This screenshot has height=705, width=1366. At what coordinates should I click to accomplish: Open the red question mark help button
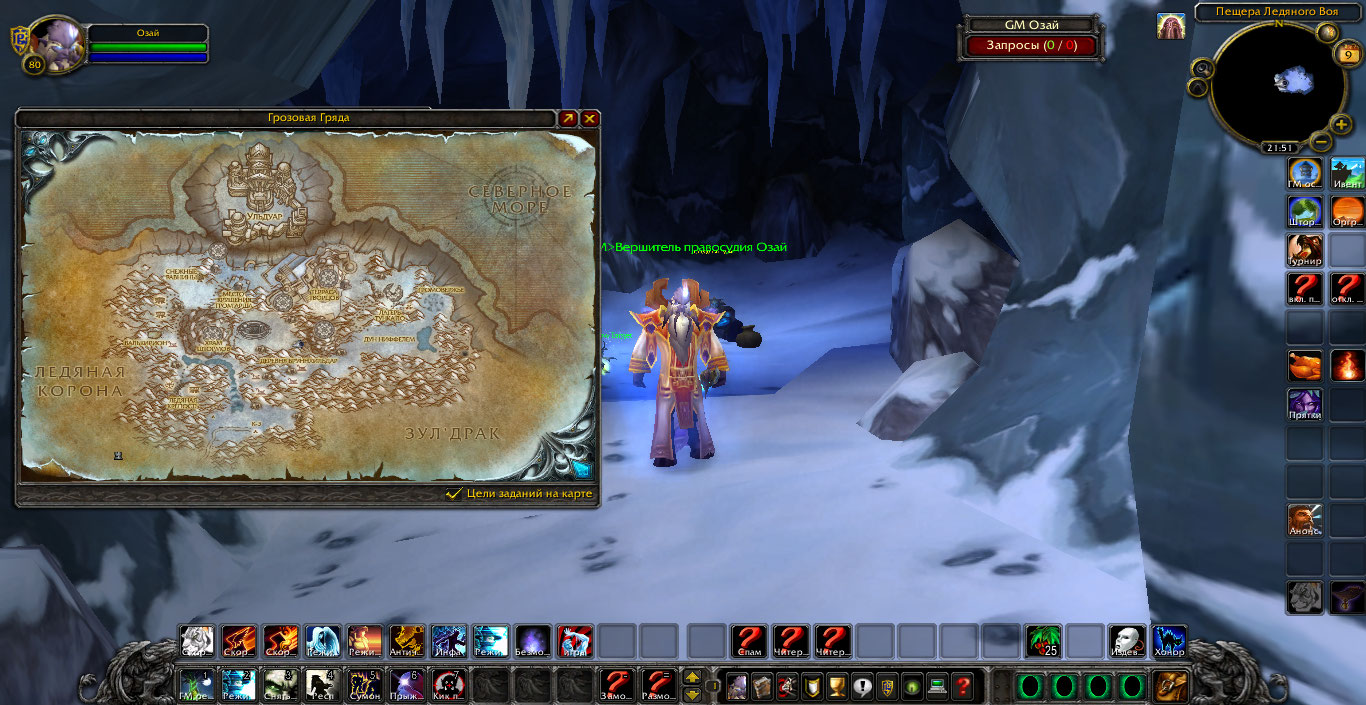pyautogui.click(x=963, y=687)
